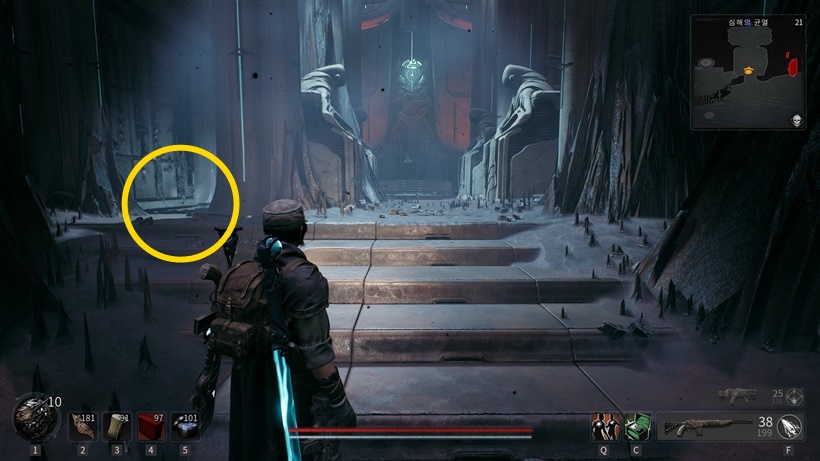Image resolution: width=820 pixels, height=461 pixels.
Task: Activate the green supply crate skill
Action: (x=636, y=427)
